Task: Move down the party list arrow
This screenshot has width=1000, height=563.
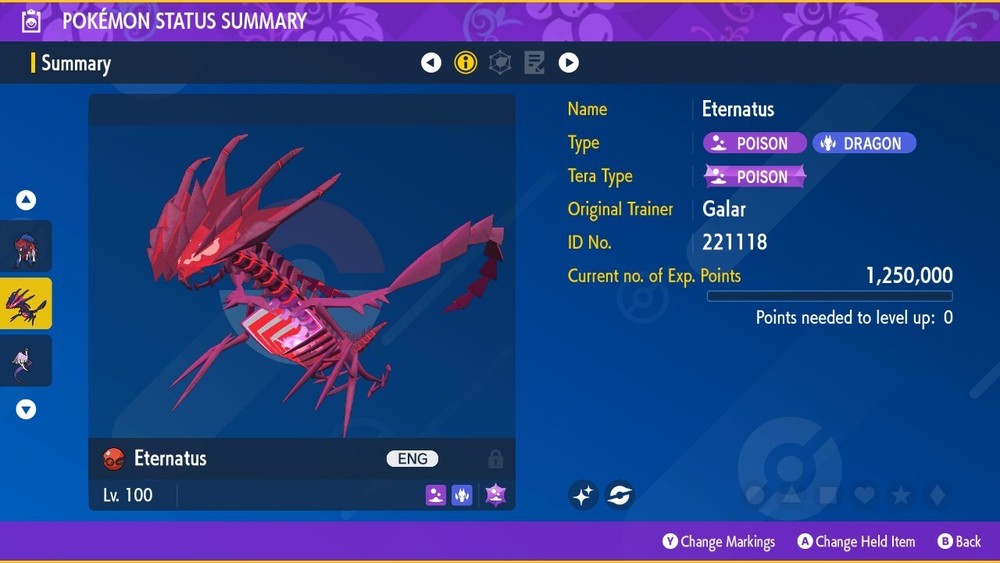Action: click(x=26, y=409)
